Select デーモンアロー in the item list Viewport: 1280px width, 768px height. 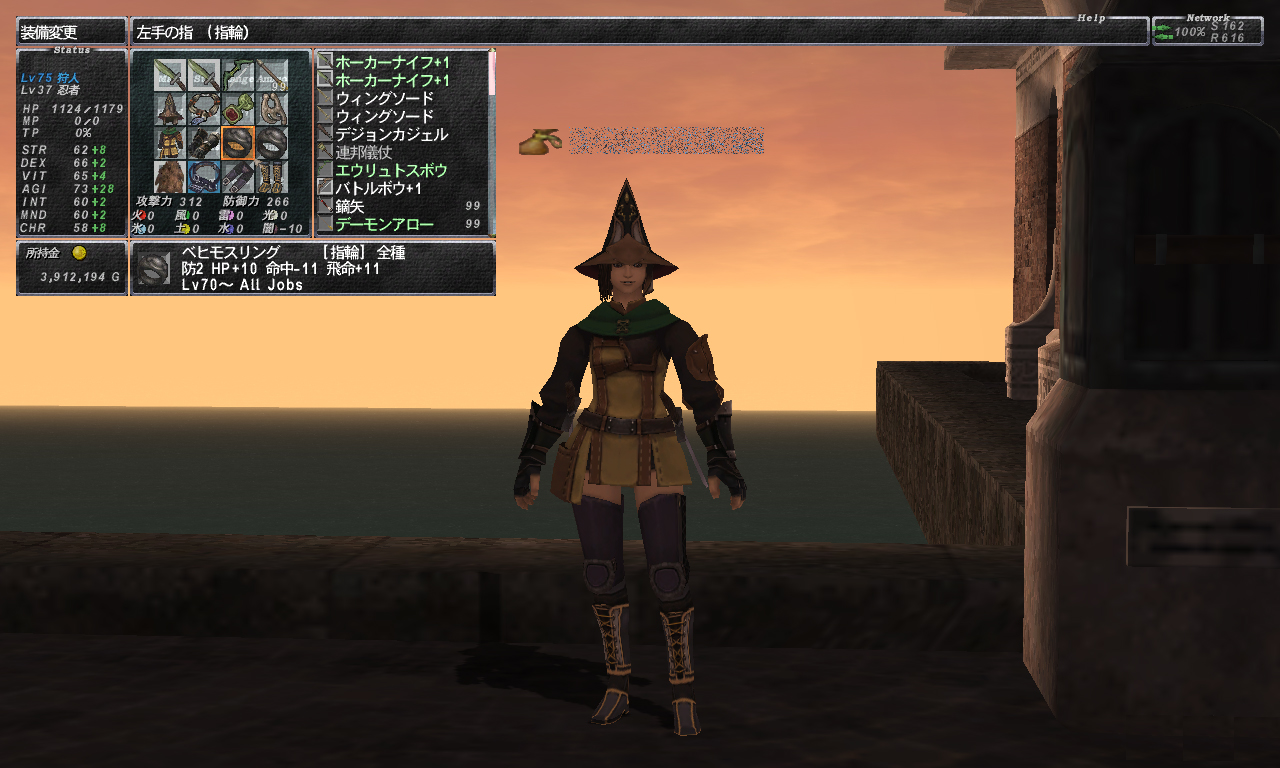384,224
